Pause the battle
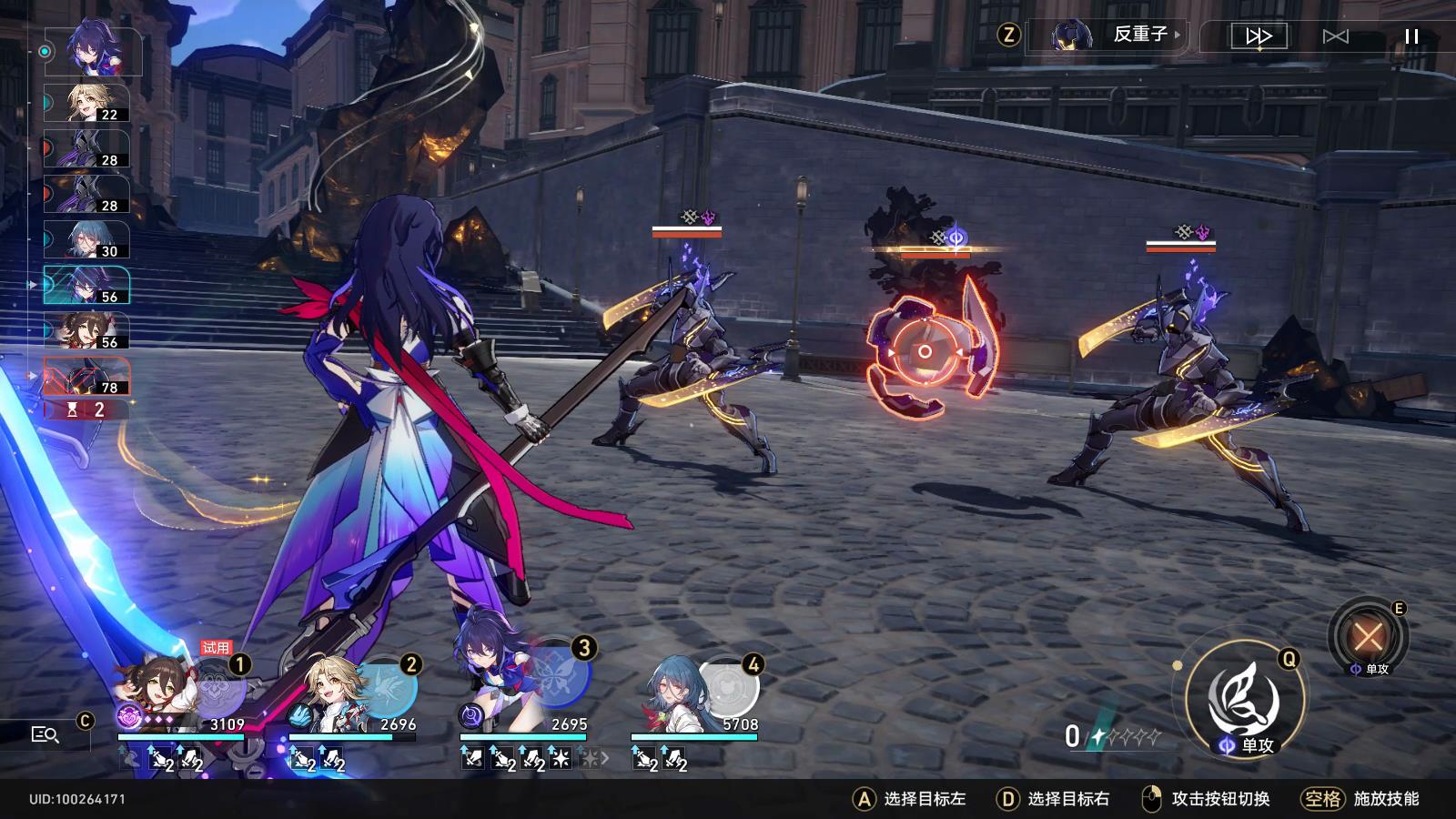 (1411, 36)
